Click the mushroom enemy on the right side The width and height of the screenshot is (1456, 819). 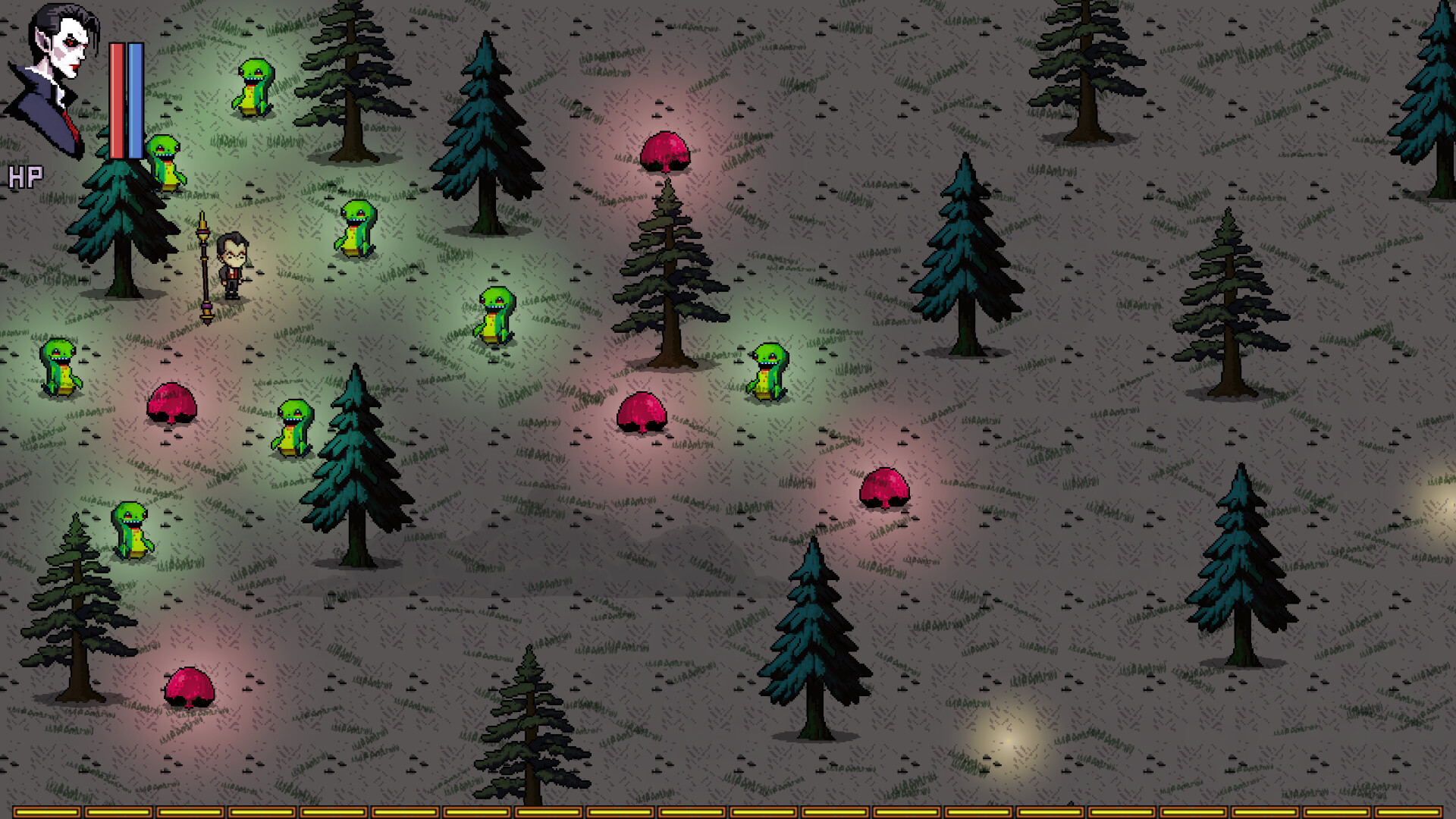886,489
